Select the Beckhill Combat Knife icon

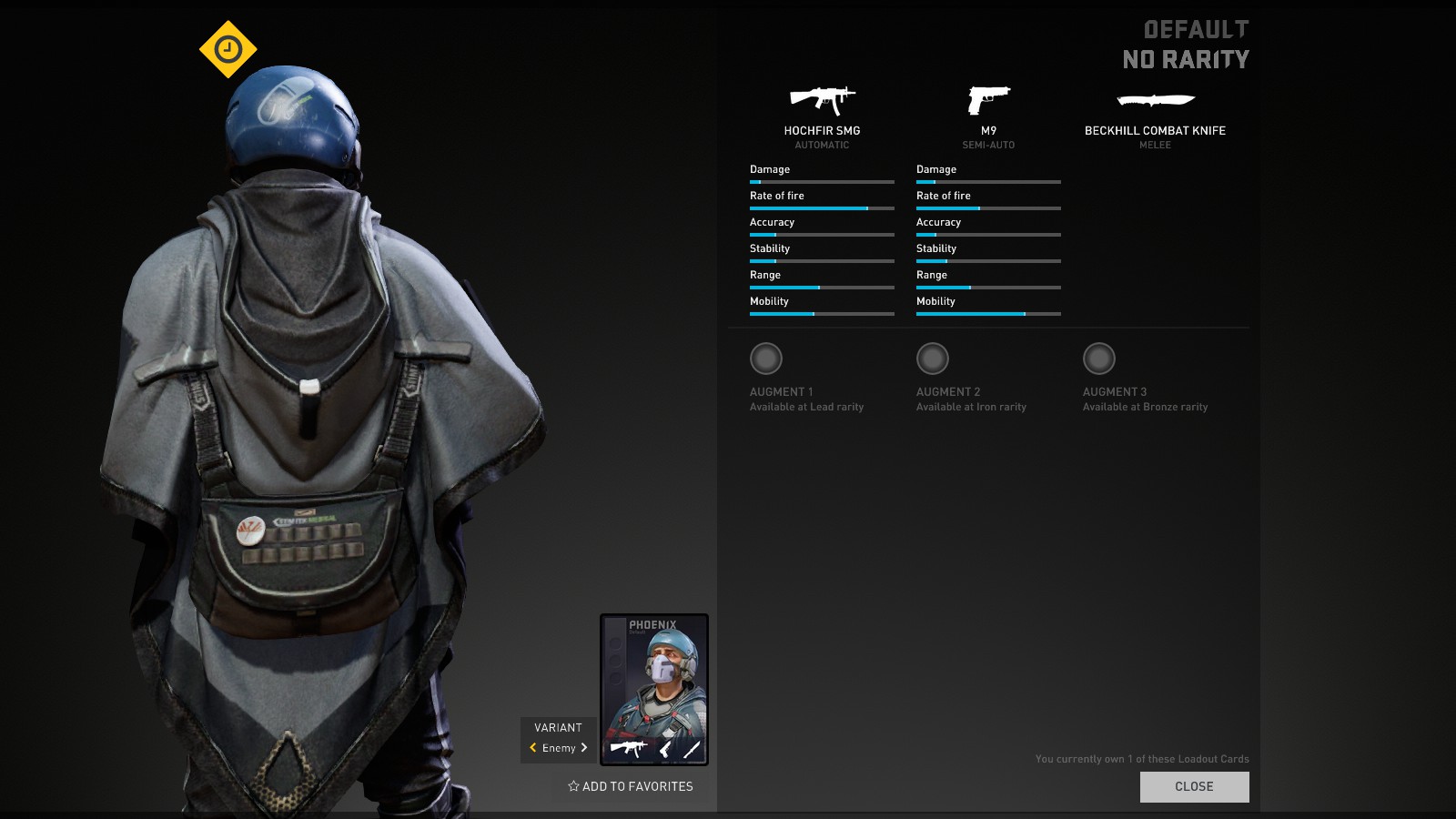coord(1155,100)
